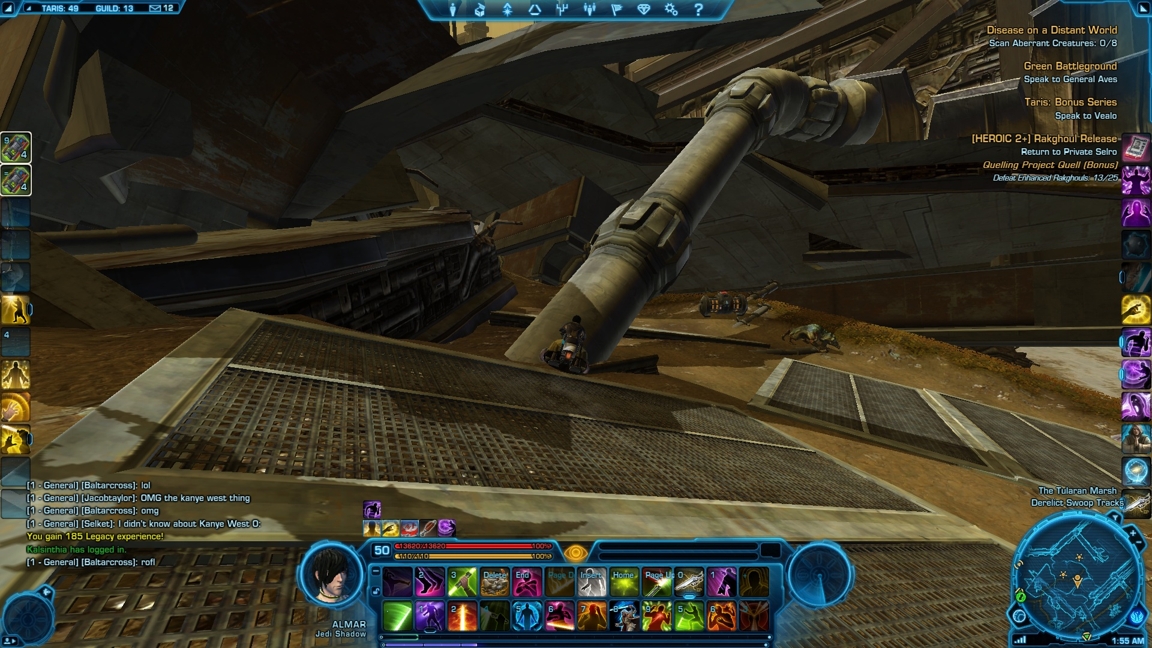Activate the white figure ability bound to Insert
This screenshot has height=648, width=1152.
[592, 582]
